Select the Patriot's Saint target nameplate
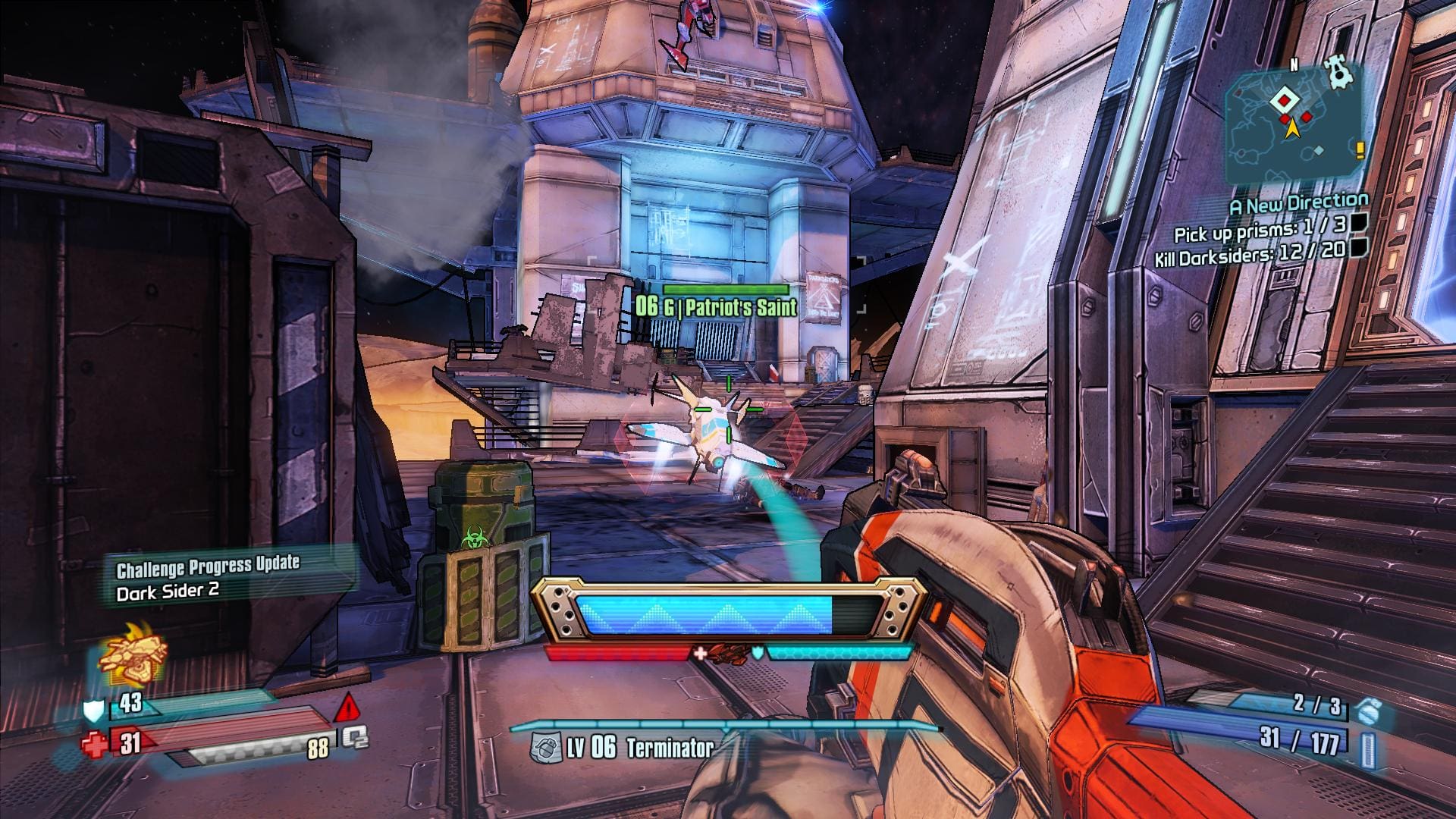 point(717,306)
